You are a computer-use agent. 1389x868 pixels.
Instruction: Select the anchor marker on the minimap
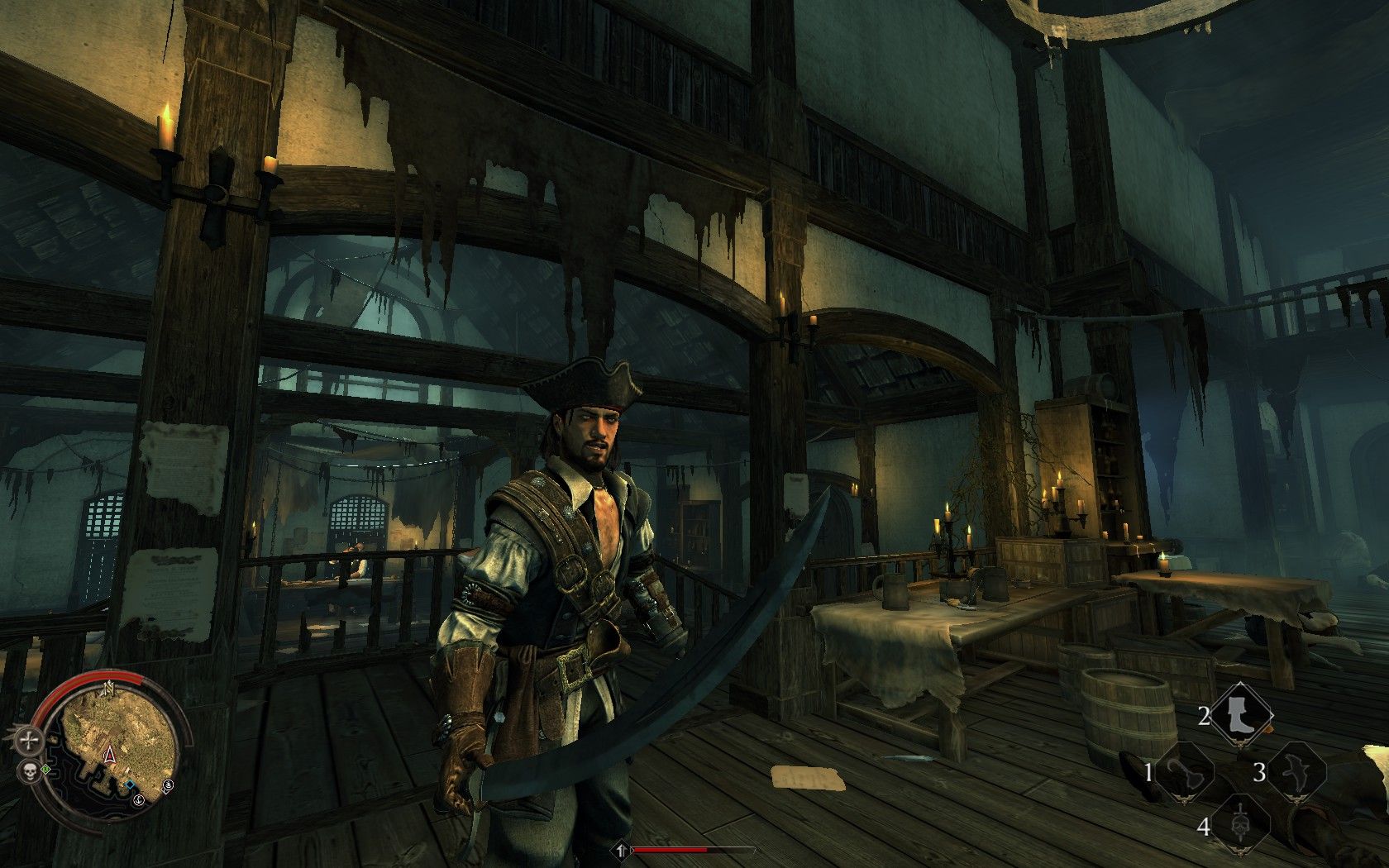[139, 799]
